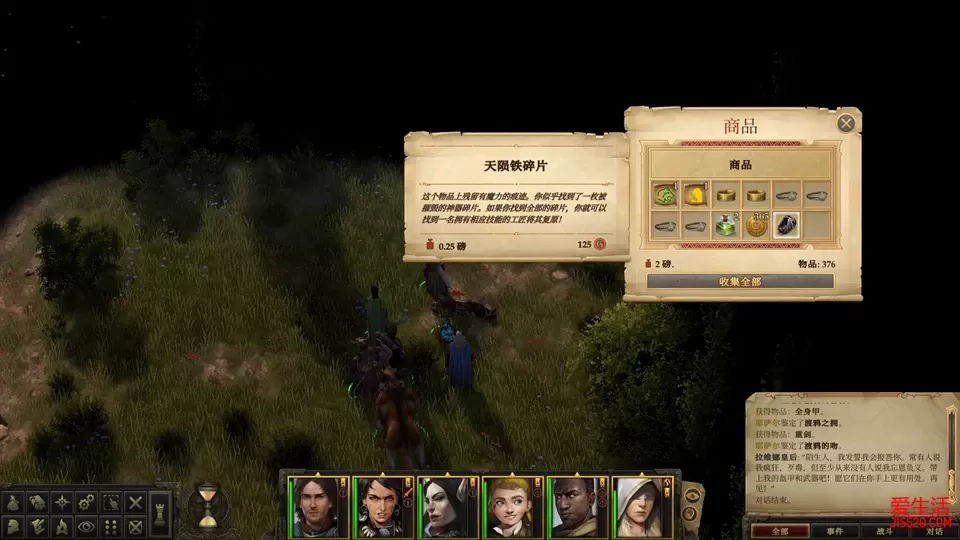The width and height of the screenshot is (960, 540).
Task: Click the 收集全部 collect-all button
Action: (740, 281)
